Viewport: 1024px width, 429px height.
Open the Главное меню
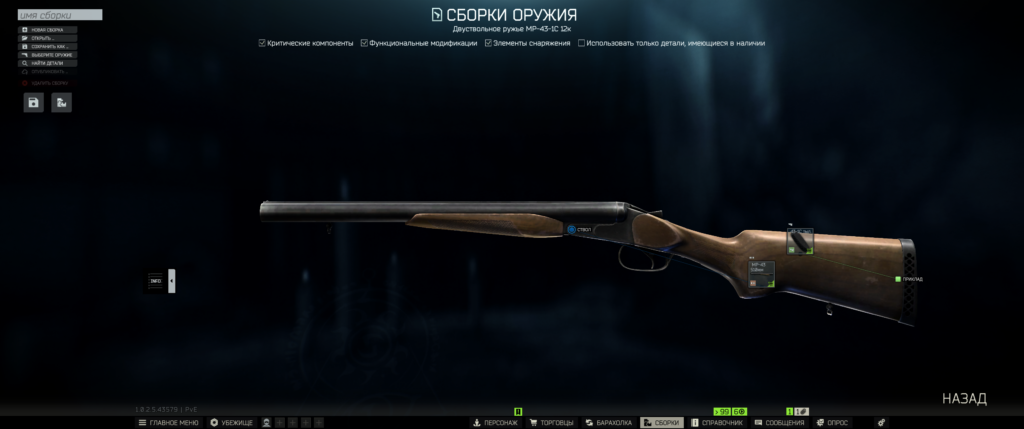point(168,423)
